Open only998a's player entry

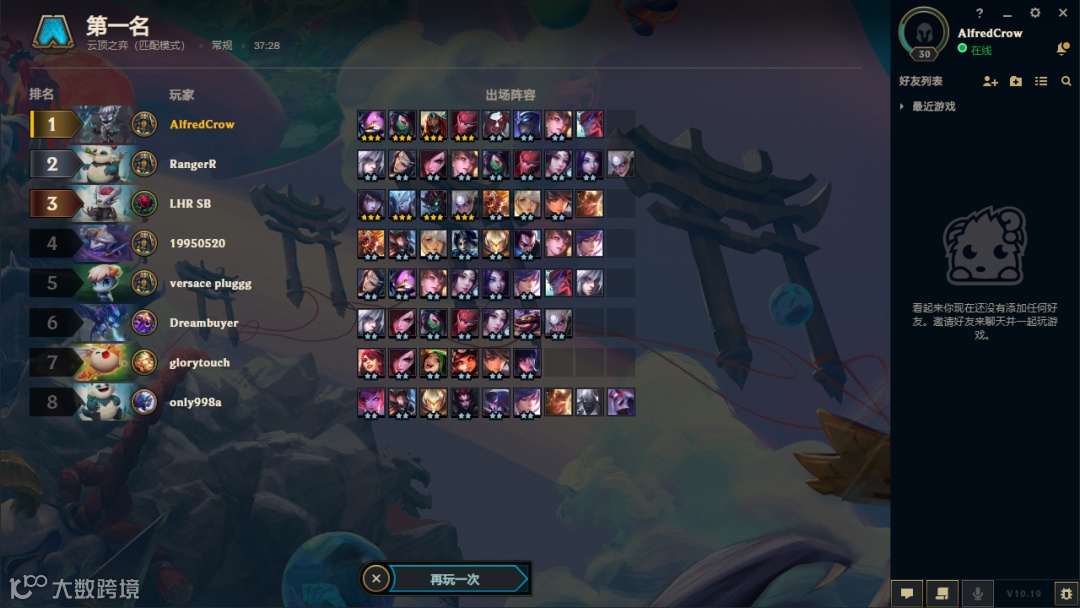tap(195, 402)
